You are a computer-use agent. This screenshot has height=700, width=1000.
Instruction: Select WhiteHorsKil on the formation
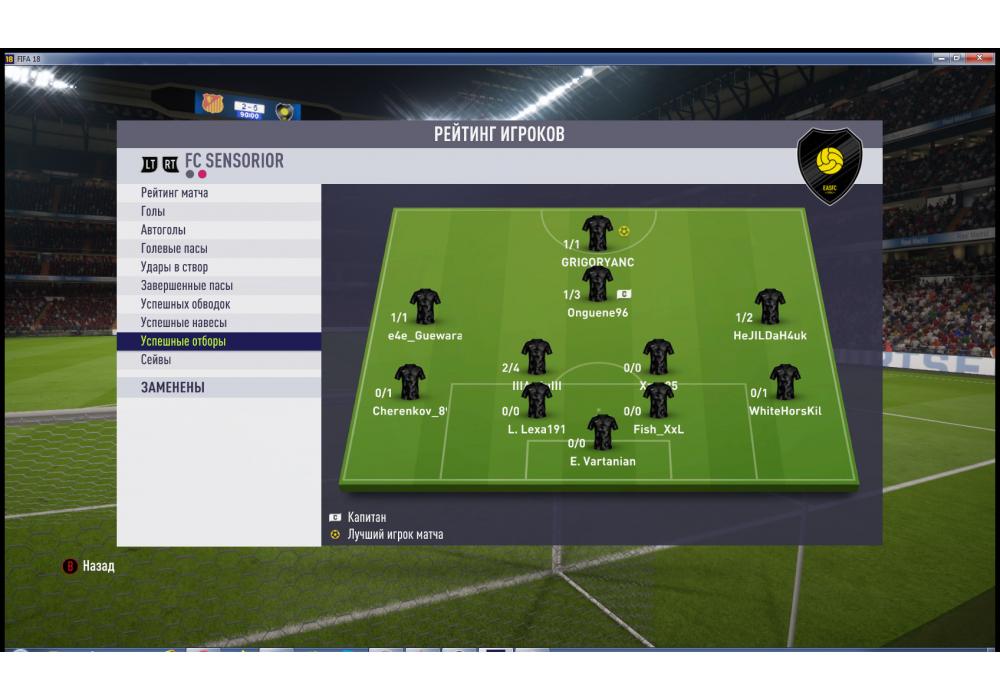click(785, 383)
